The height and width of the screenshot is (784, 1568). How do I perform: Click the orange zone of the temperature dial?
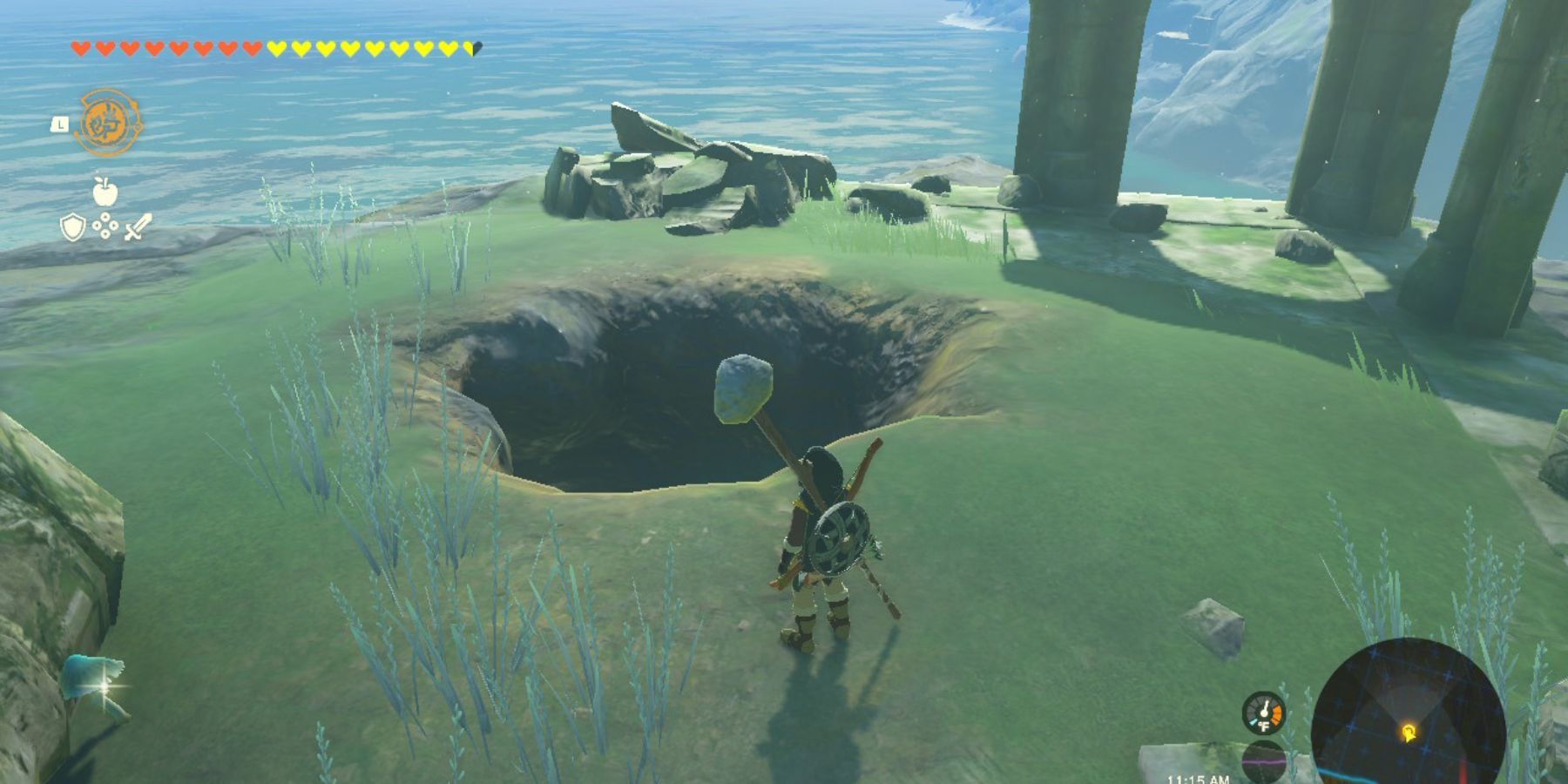[1276, 714]
